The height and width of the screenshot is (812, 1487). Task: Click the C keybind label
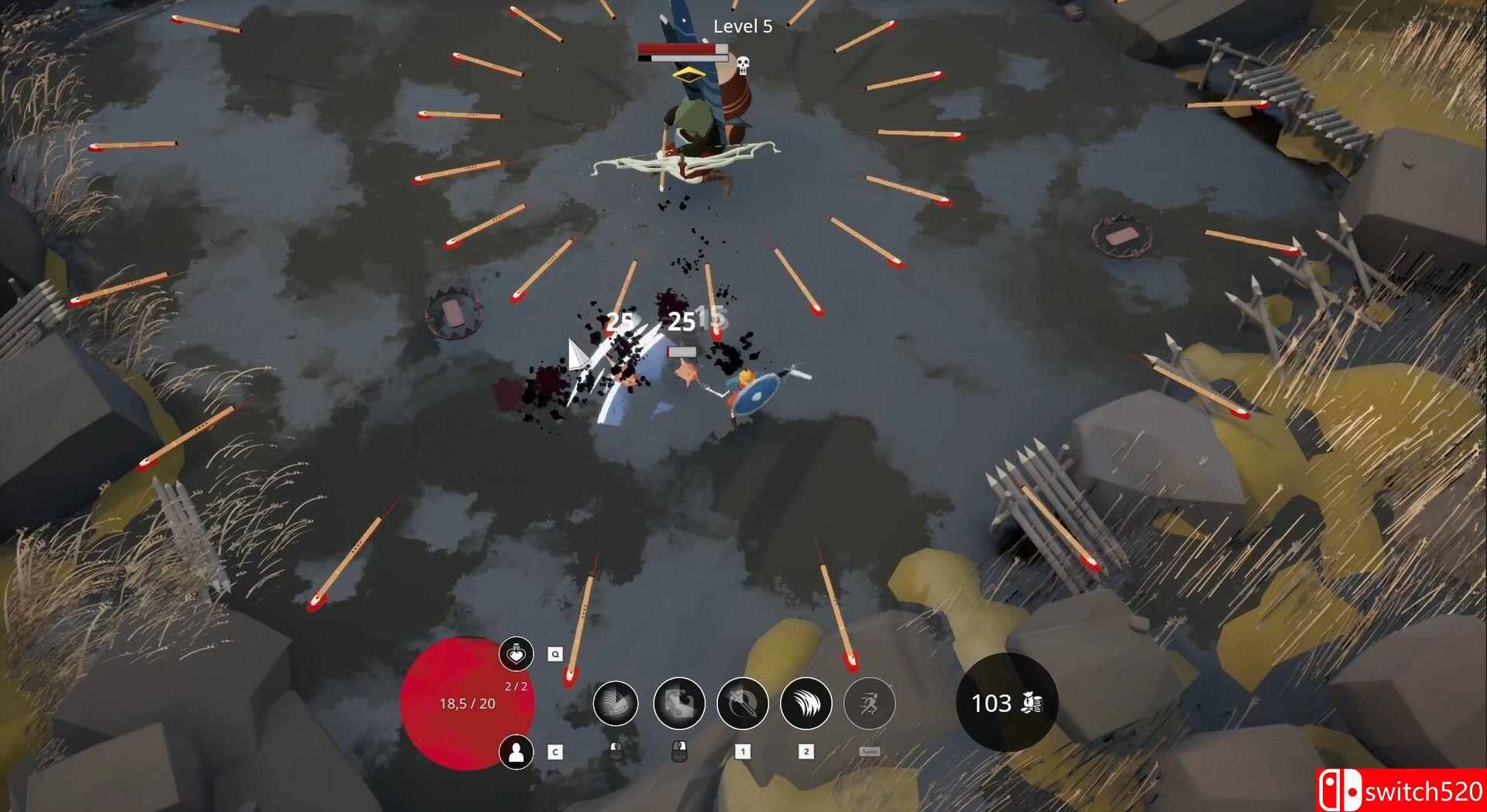pos(555,752)
